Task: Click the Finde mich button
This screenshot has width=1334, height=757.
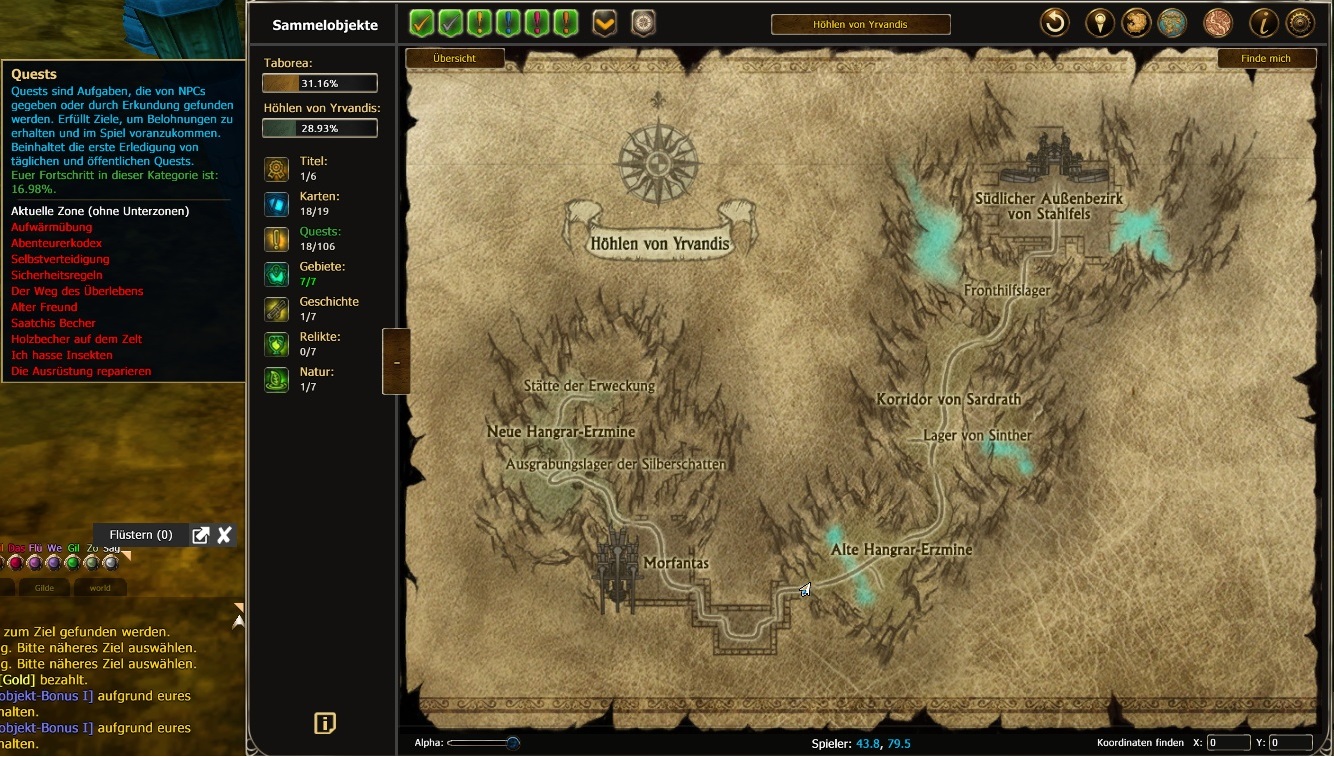Action: pyautogui.click(x=1265, y=59)
